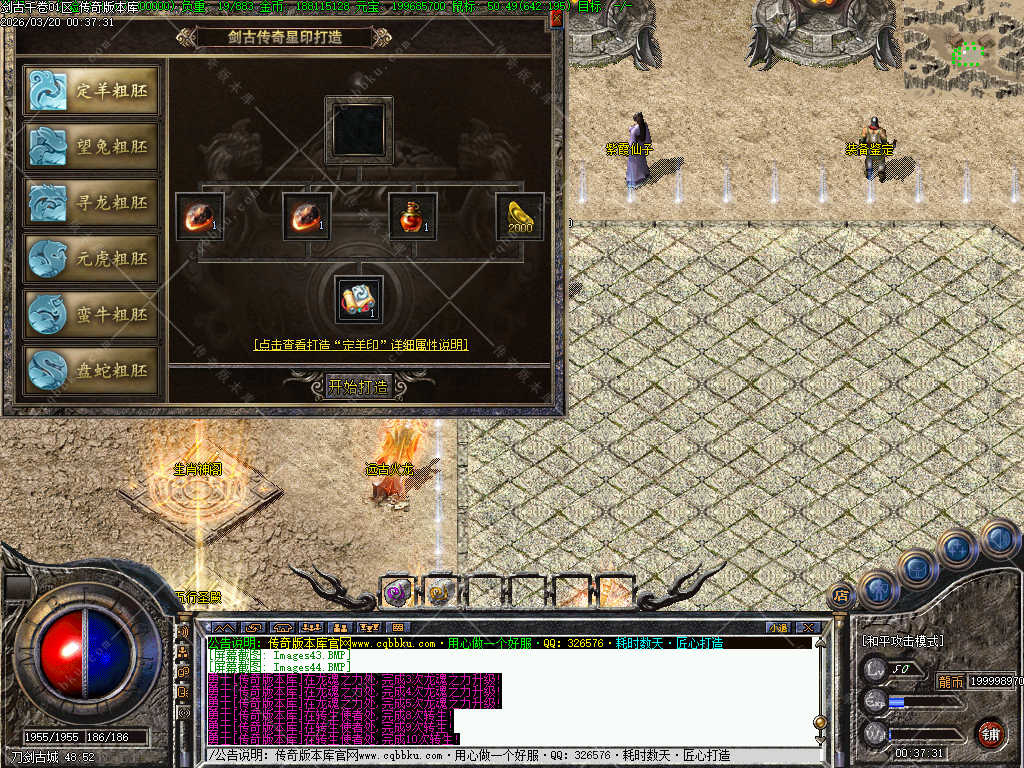Open the 蛮牛粗胚 entry
1024x768 pixels.
[x=91, y=315]
